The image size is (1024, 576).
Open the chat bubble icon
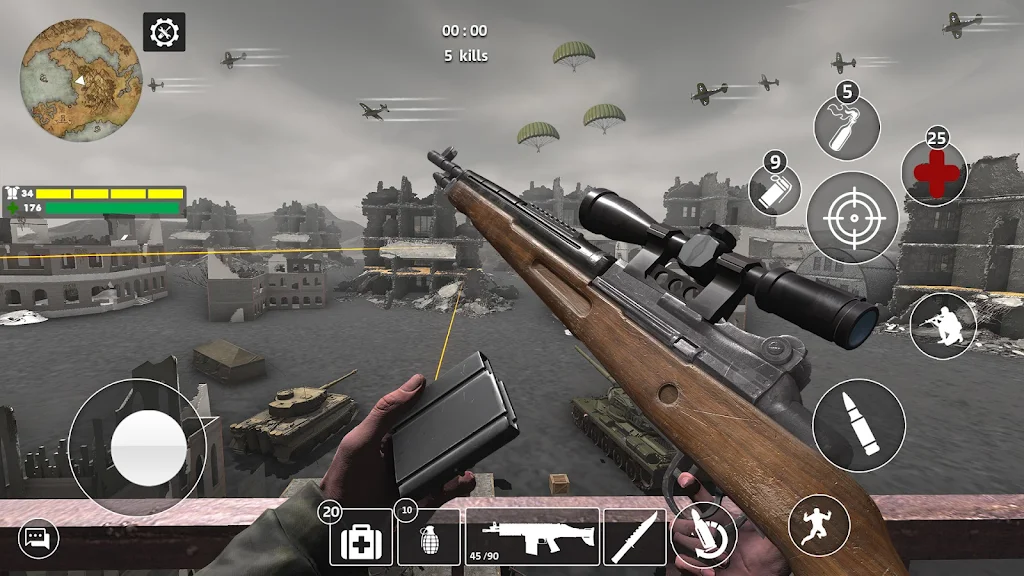(x=39, y=539)
